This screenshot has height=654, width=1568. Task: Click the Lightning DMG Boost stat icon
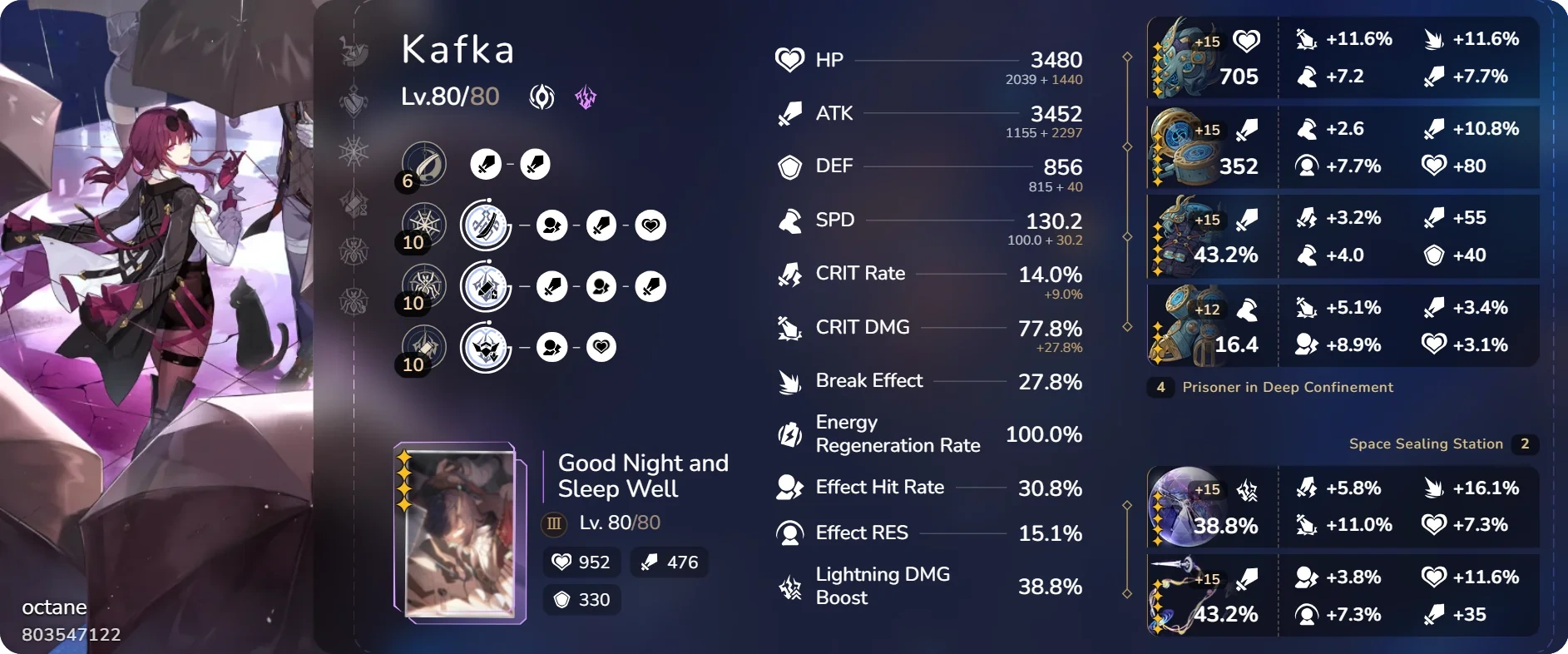point(788,586)
